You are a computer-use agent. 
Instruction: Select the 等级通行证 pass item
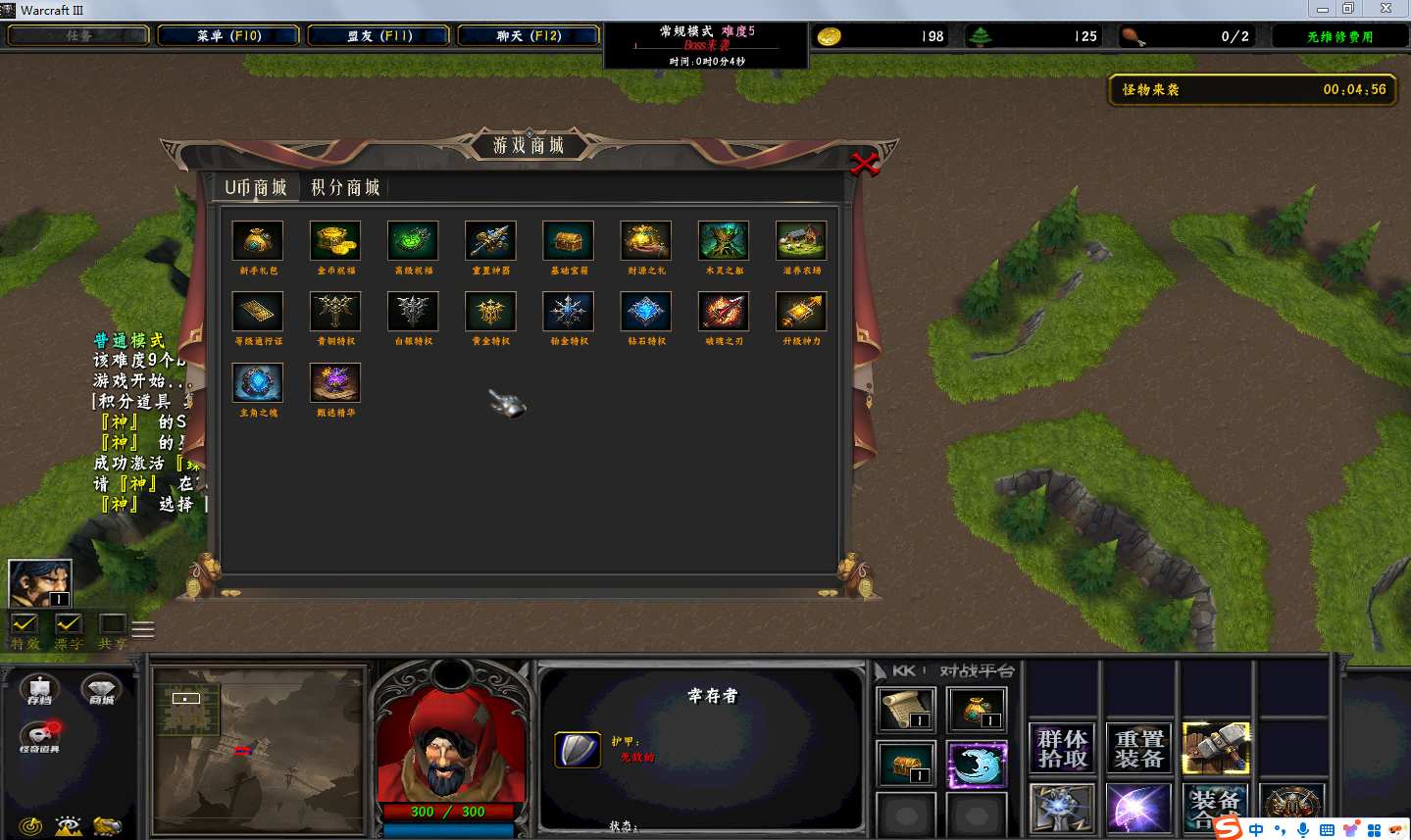pos(257,313)
